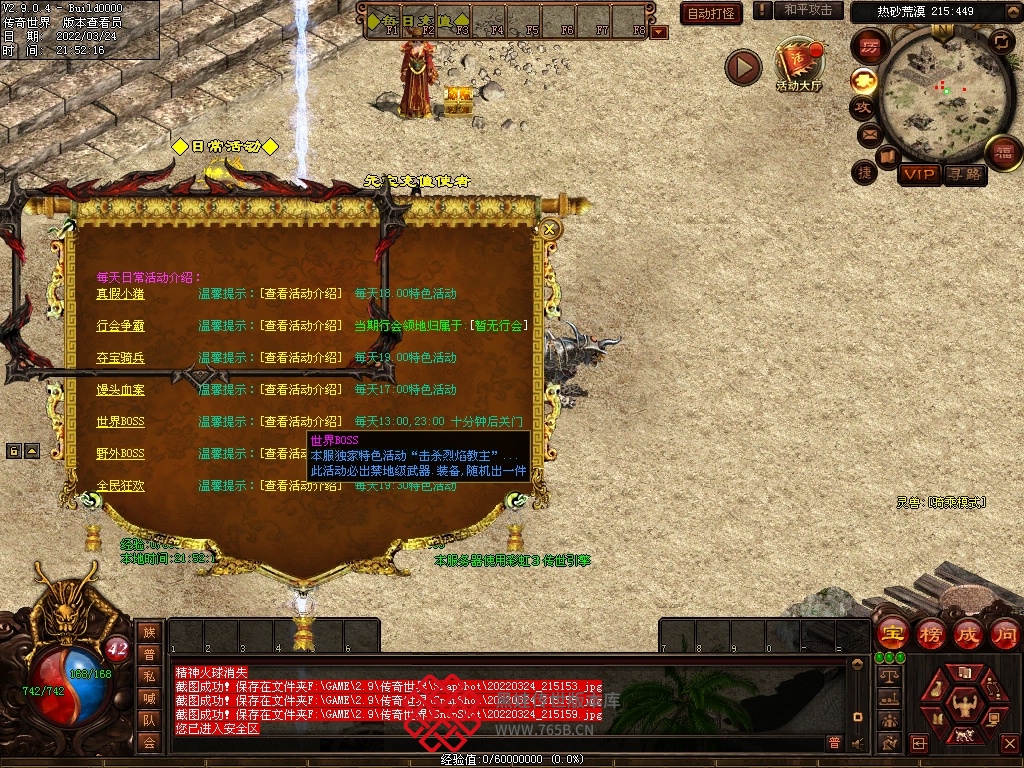
Task: Toggle the 自动打怪 auto-fight button
Action: (711, 13)
